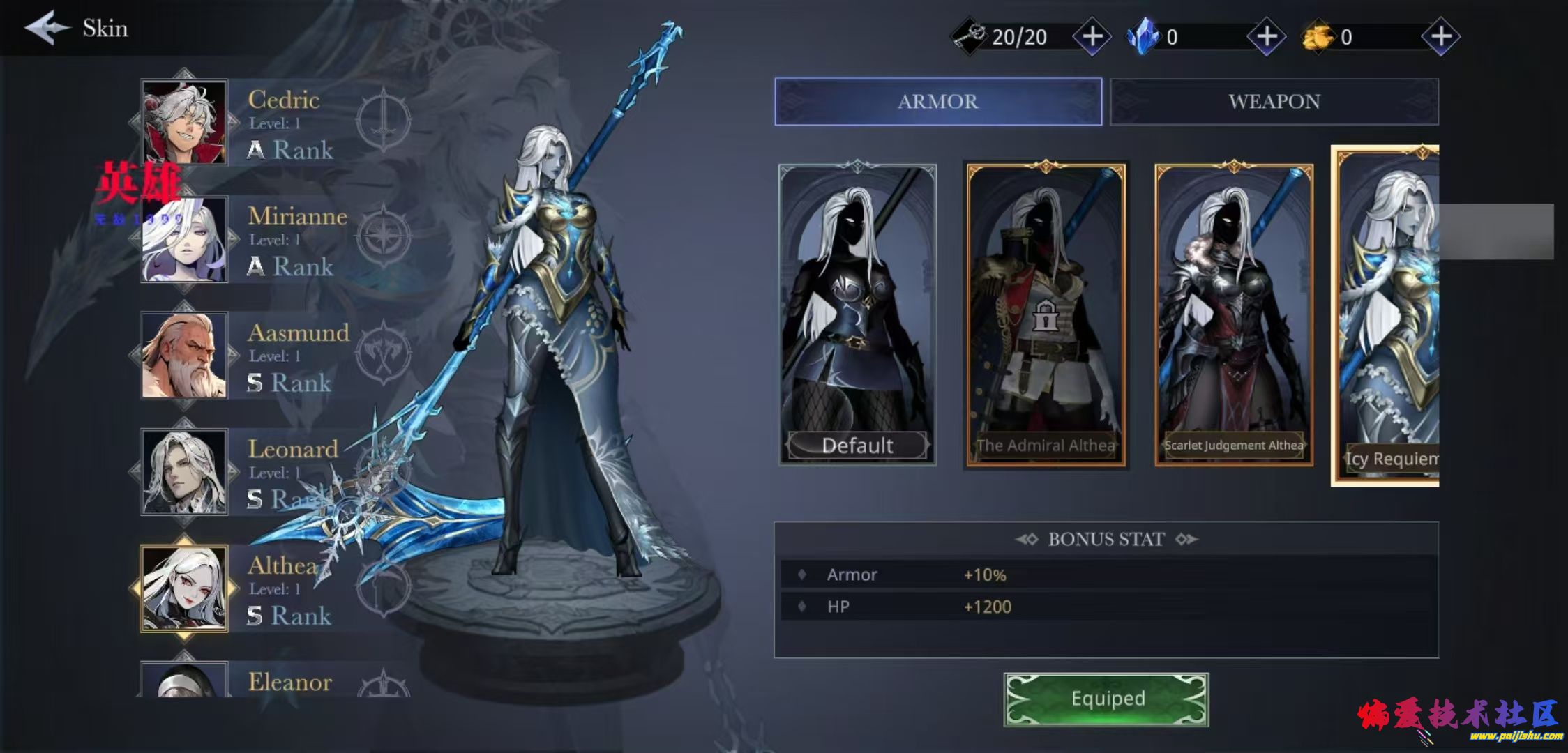This screenshot has height=753, width=1568.
Task: Select Althea in the hero list
Action: [x=185, y=589]
